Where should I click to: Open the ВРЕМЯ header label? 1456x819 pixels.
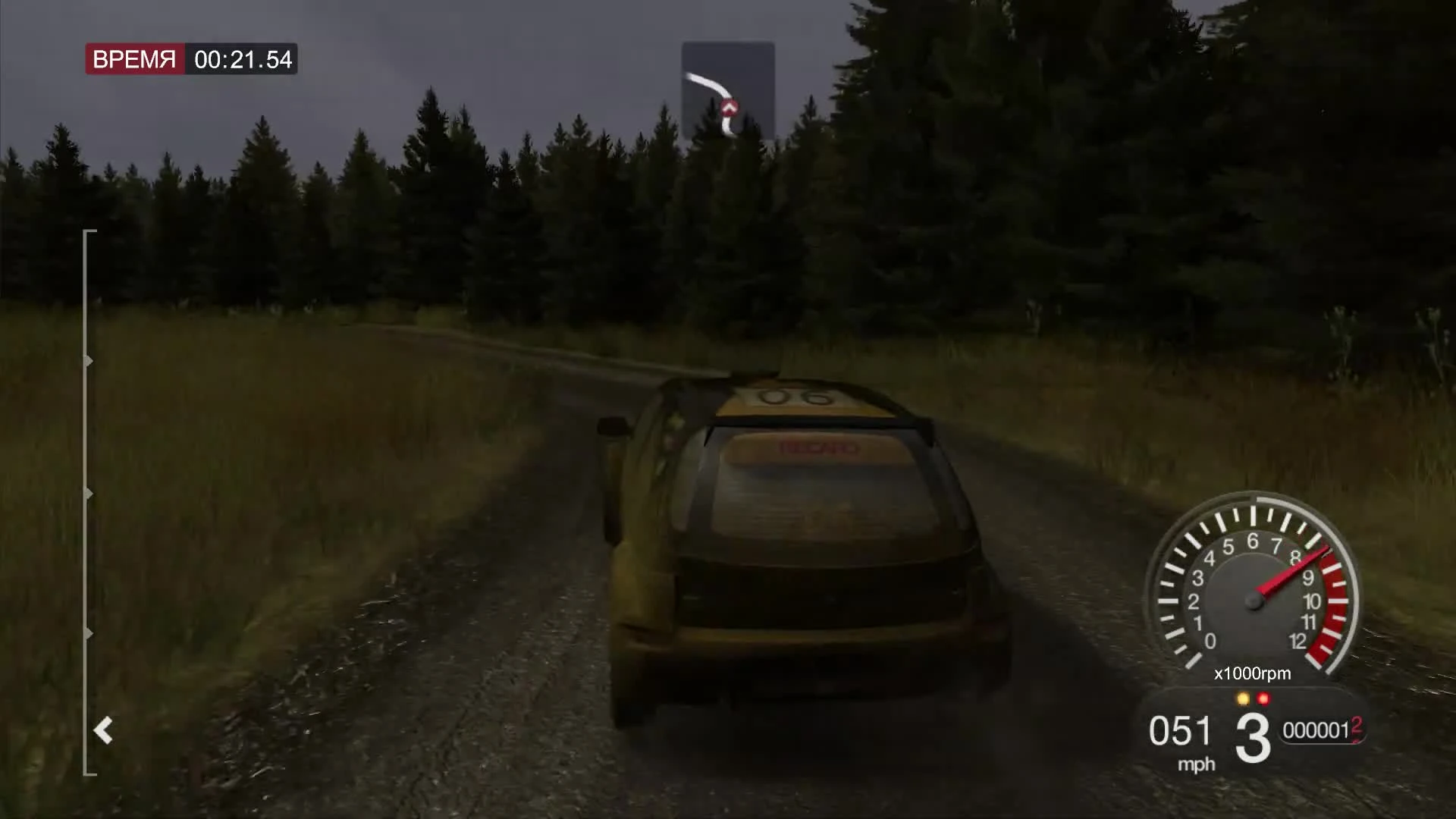click(135, 59)
